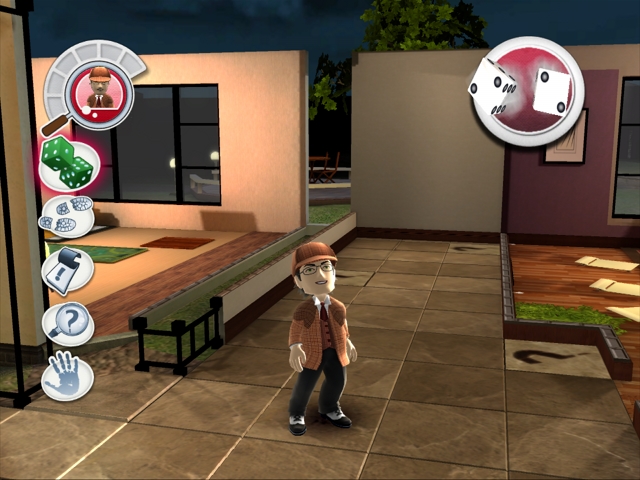640x480 pixels.
Task: Click the handprint icon
Action: (68, 376)
